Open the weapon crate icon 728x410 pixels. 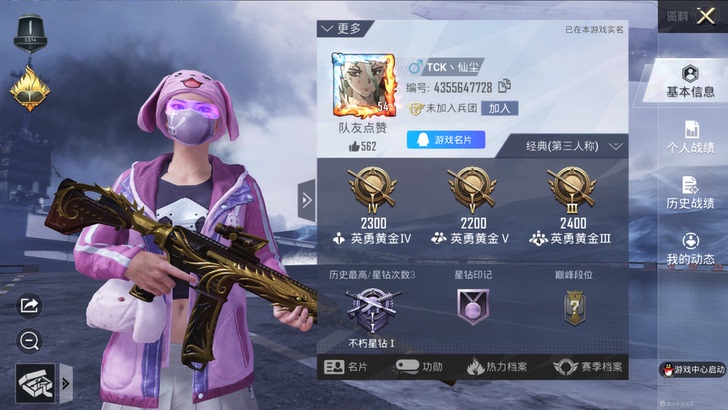(x=35, y=382)
